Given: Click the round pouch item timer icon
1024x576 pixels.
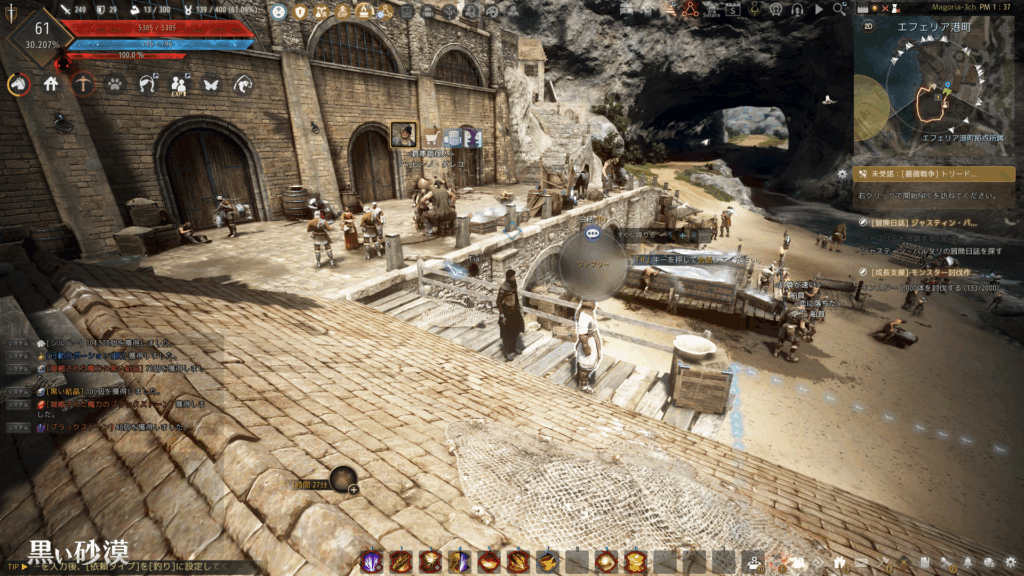Looking at the screenshot, I should pos(343,479).
